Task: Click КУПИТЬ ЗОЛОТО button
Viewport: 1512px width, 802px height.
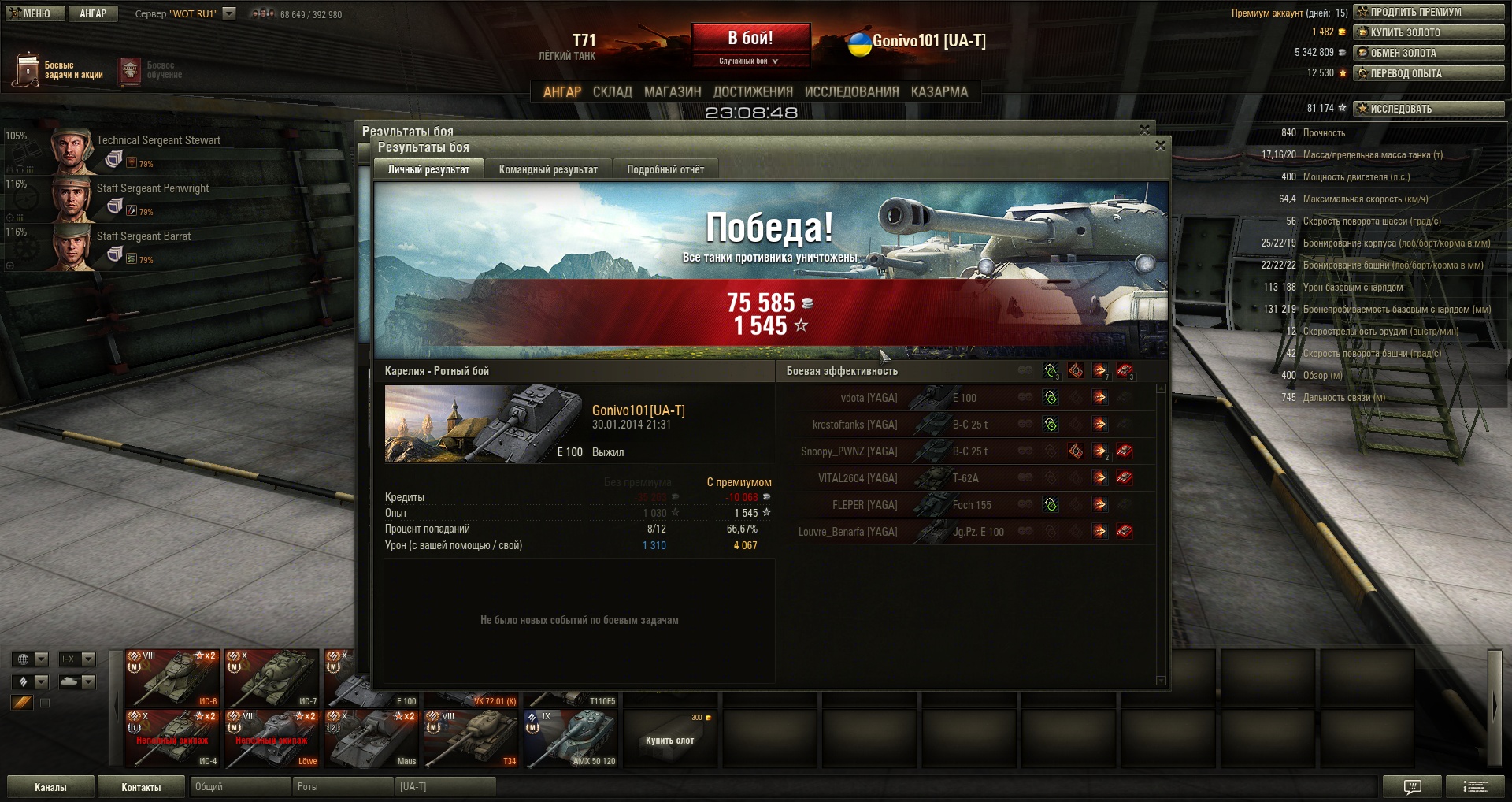Action: pos(1429,32)
